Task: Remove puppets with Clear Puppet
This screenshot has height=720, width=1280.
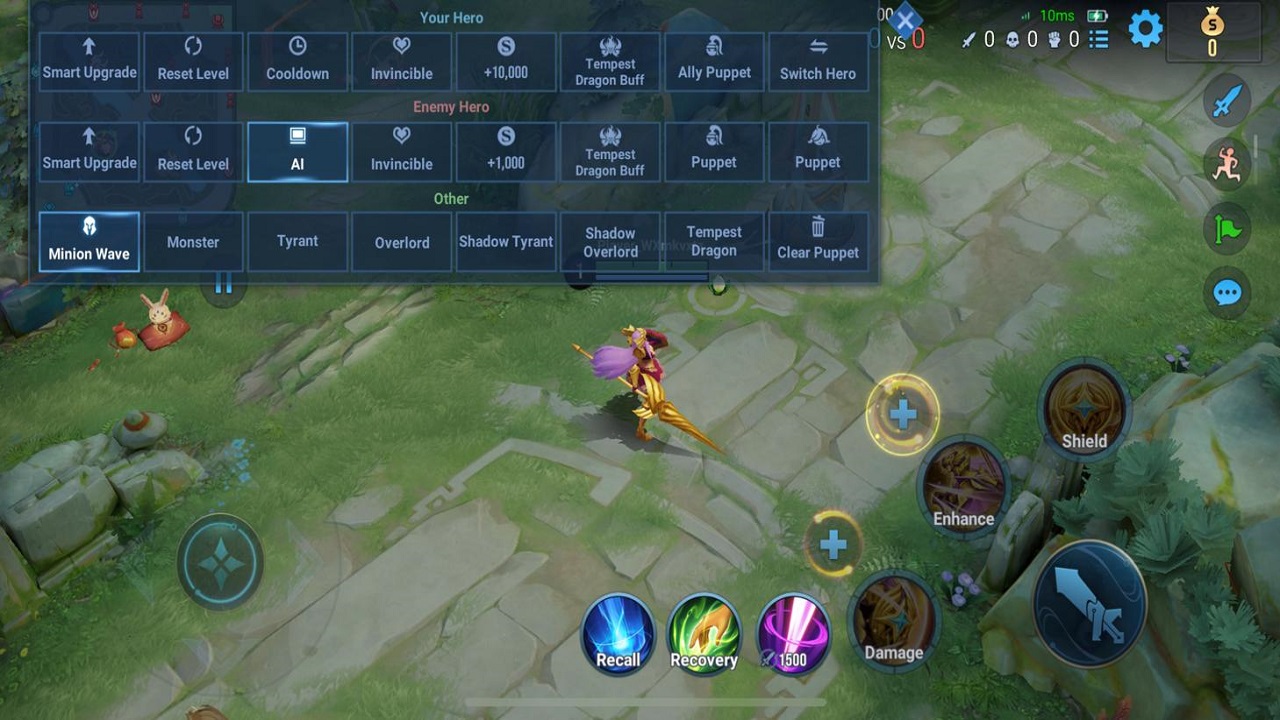Action: (818, 242)
